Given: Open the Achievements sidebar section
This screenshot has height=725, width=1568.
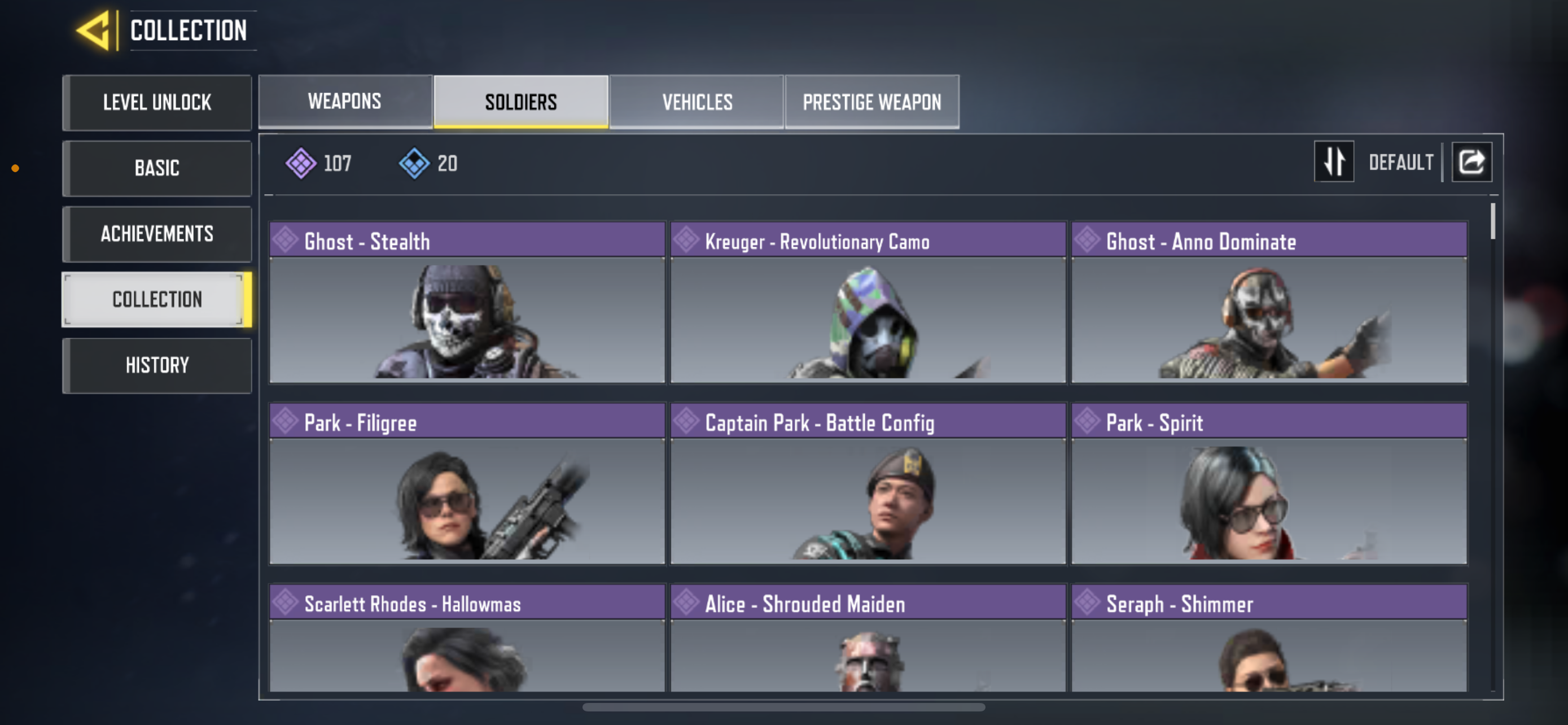Looking at the screenshot, I should click(156, 234).
